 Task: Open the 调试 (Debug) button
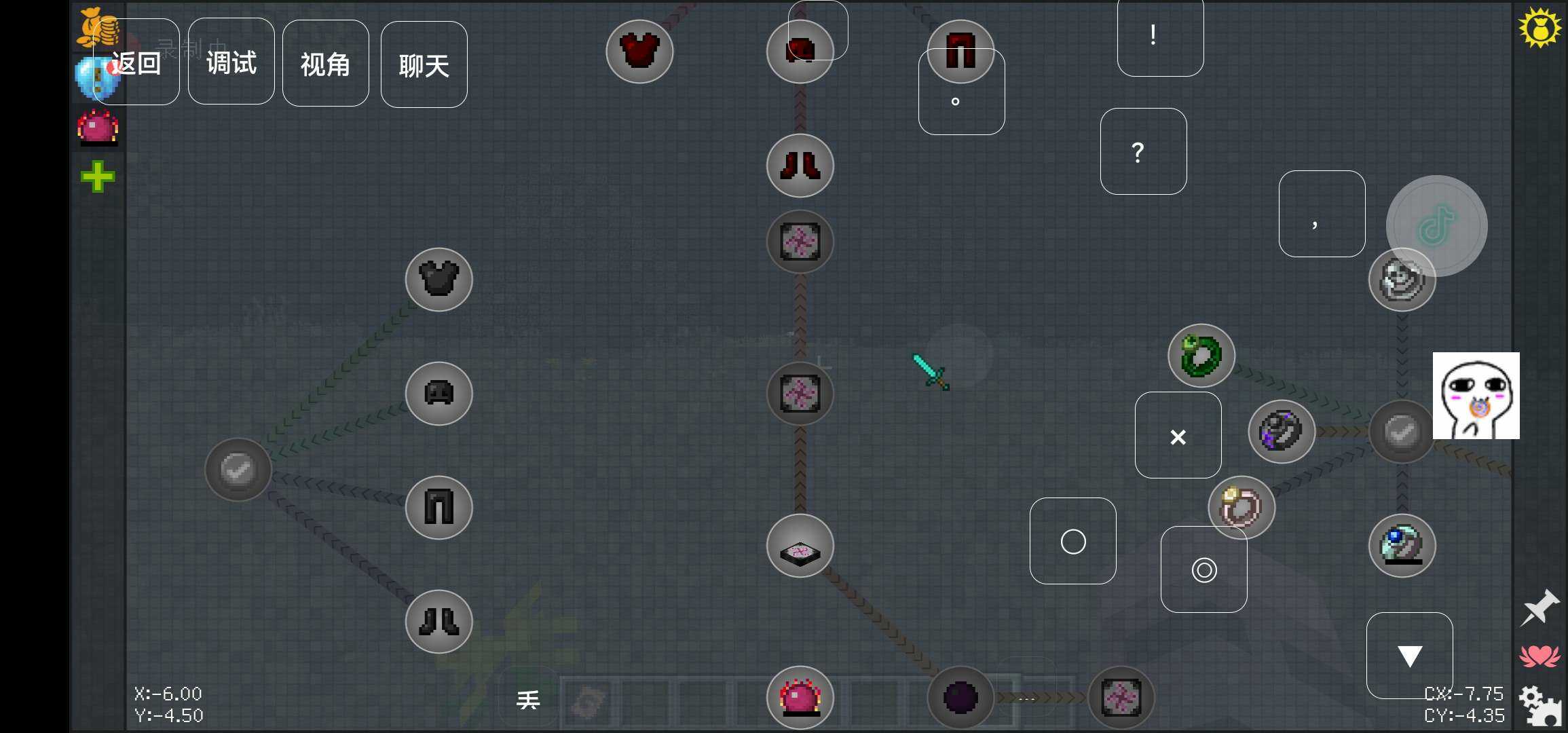pos(231,62)
